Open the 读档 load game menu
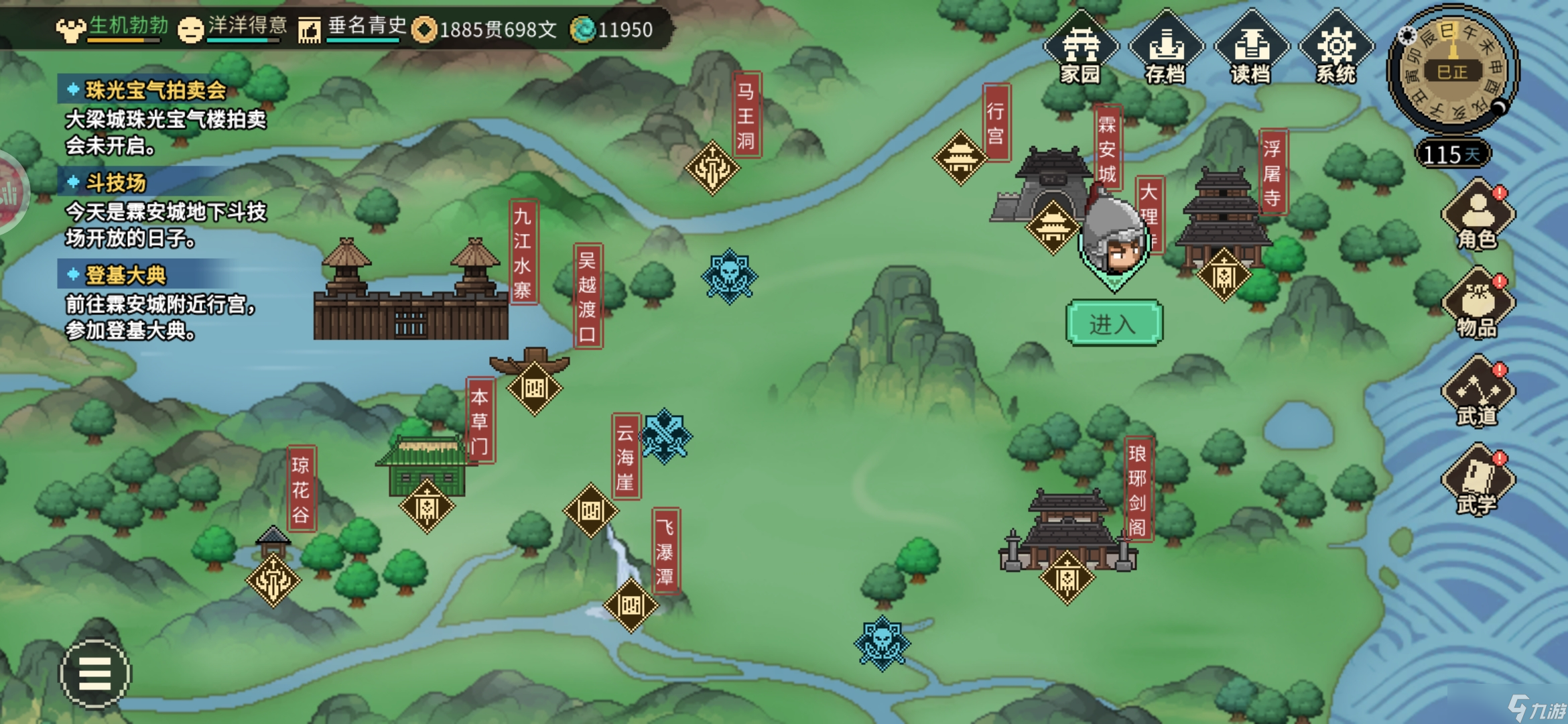 coord(1250,48)
